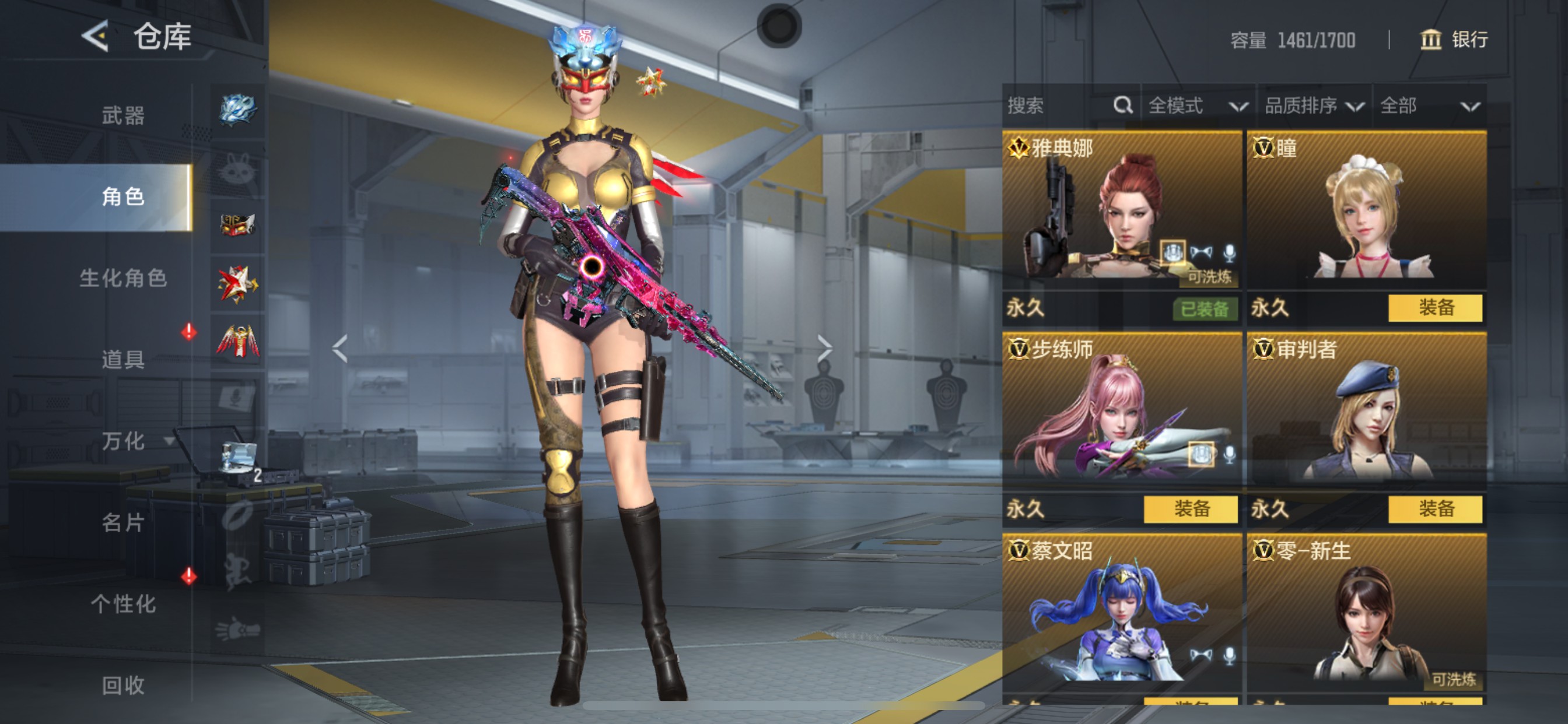The image size is (1568, 724).
Task: Switch to the 武器 weapons tab
Action: 123,115
